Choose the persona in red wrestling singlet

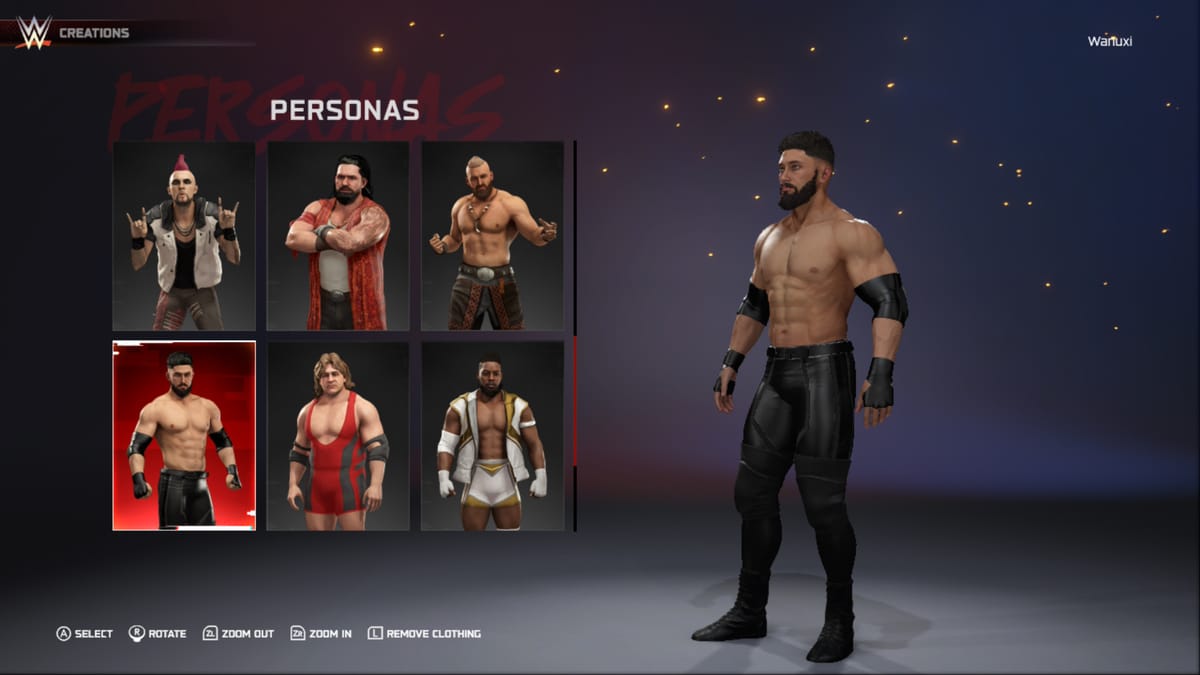point(338,436)
